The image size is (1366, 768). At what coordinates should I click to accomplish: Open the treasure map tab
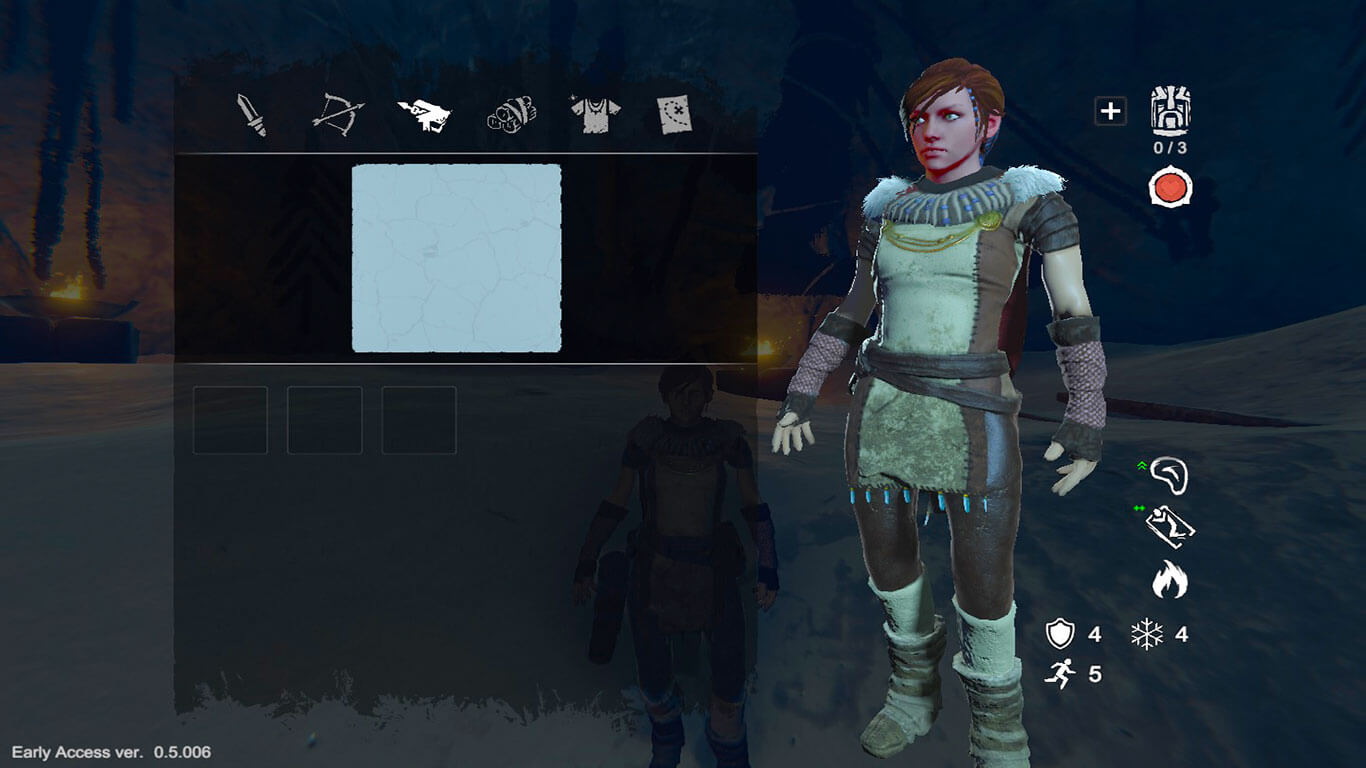[676, 115]
